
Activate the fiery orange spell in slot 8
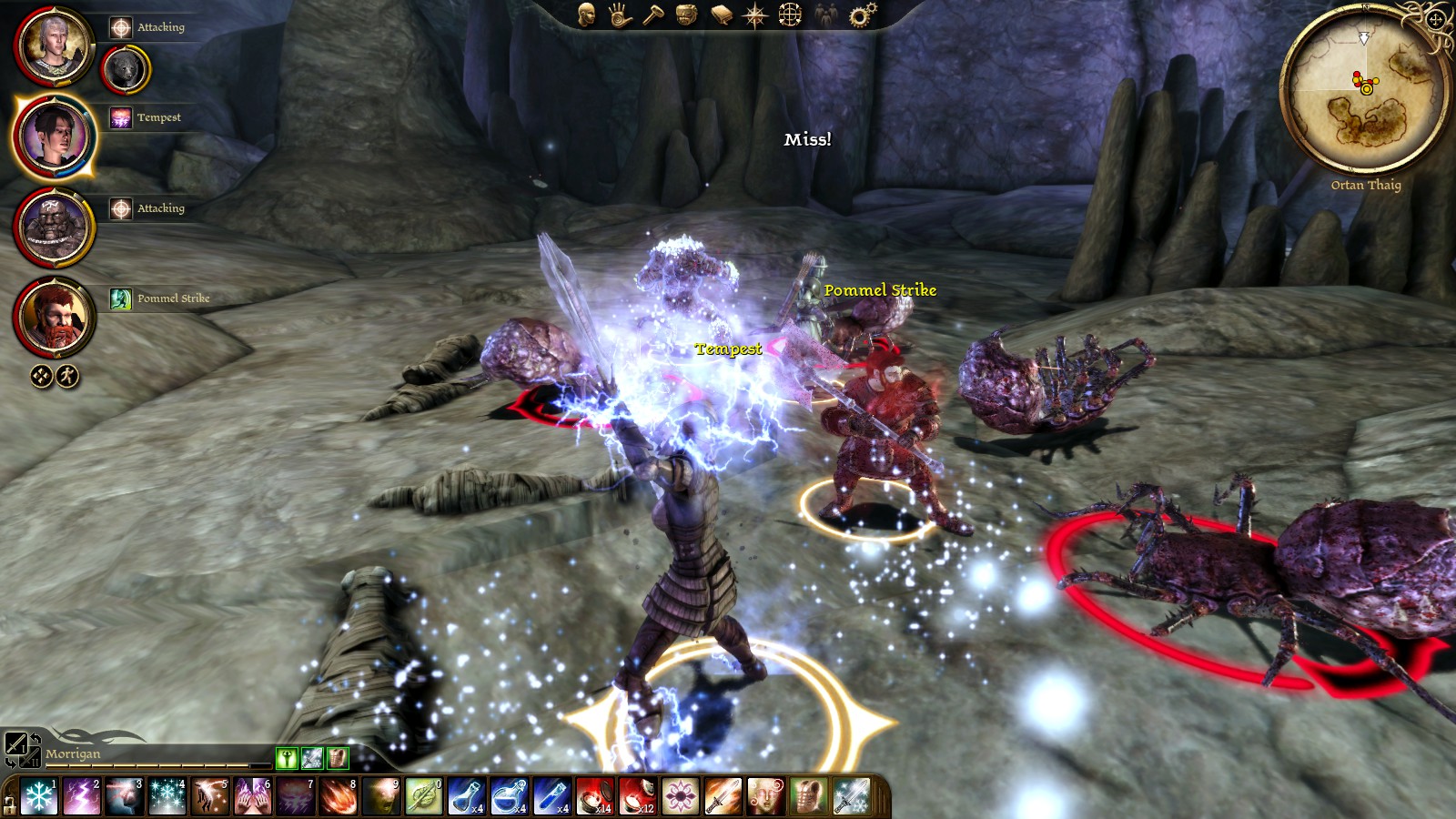(x=338, y=797)
